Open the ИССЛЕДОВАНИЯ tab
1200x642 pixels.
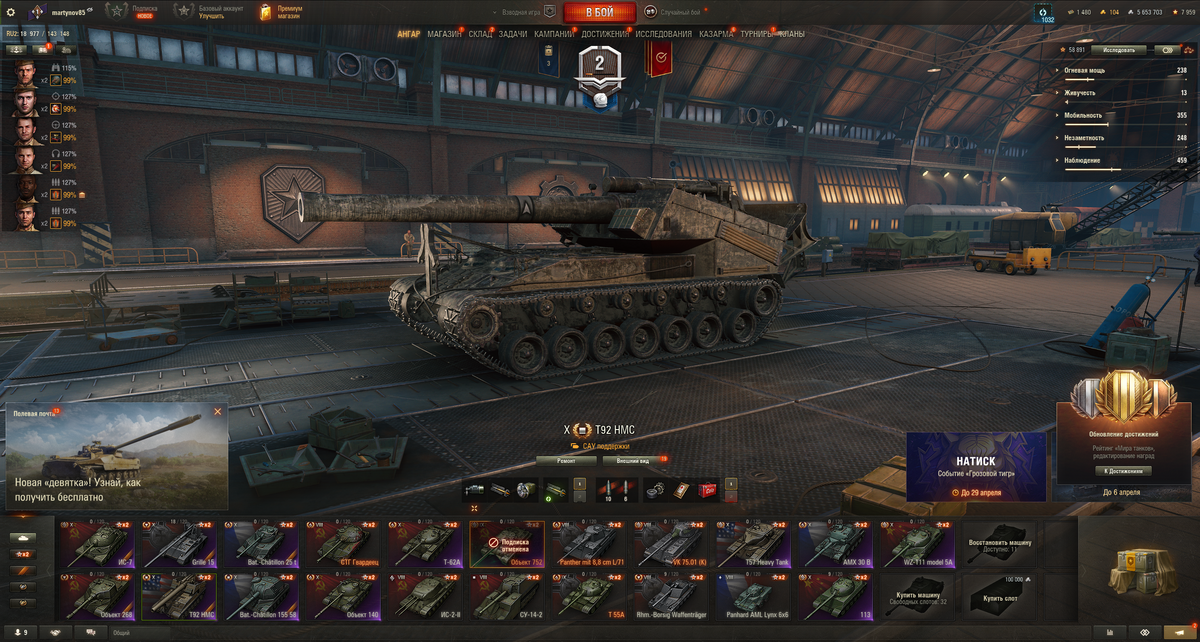coord(663,34)
